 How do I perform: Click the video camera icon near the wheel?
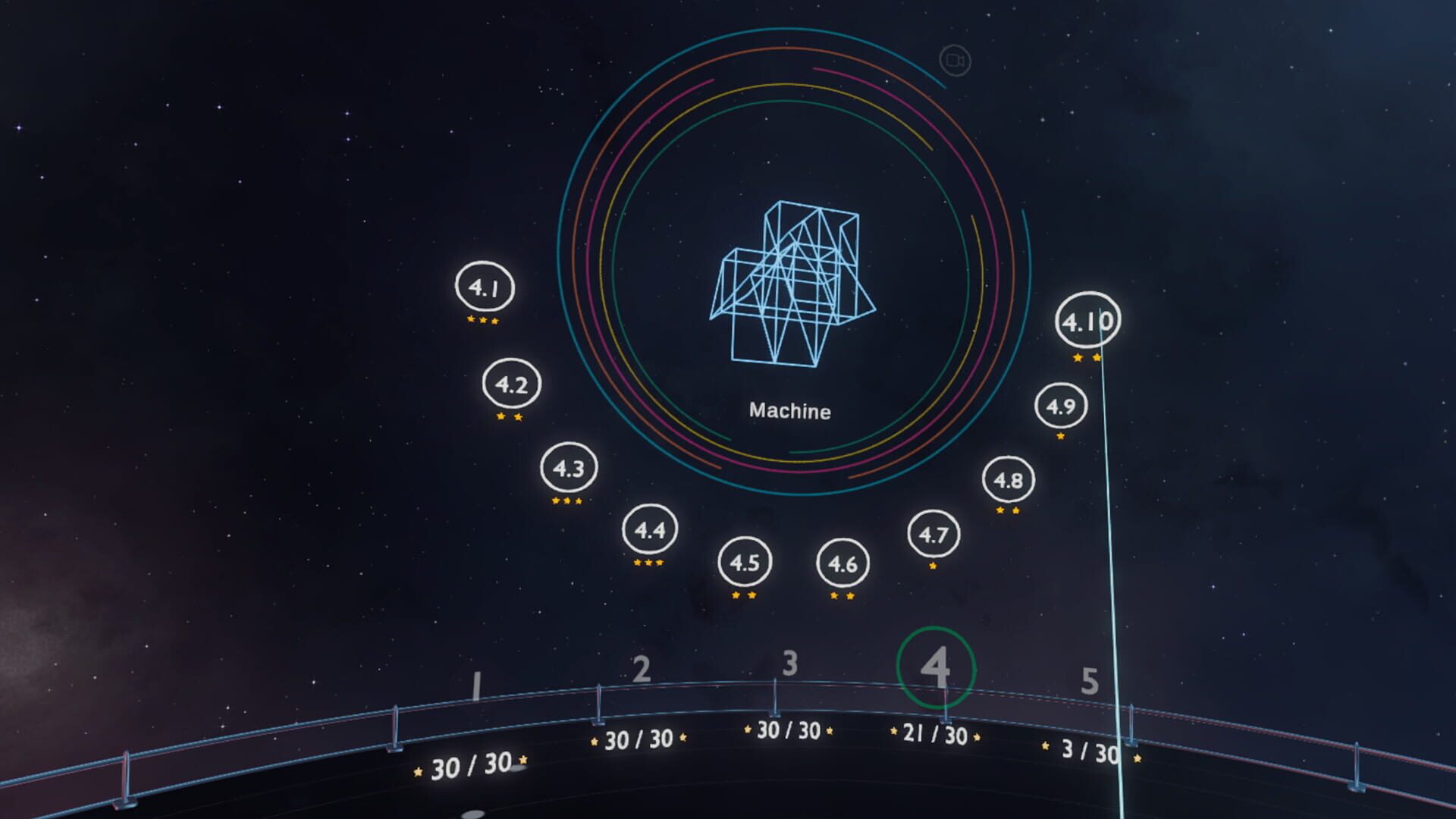[x=955, y=61]
